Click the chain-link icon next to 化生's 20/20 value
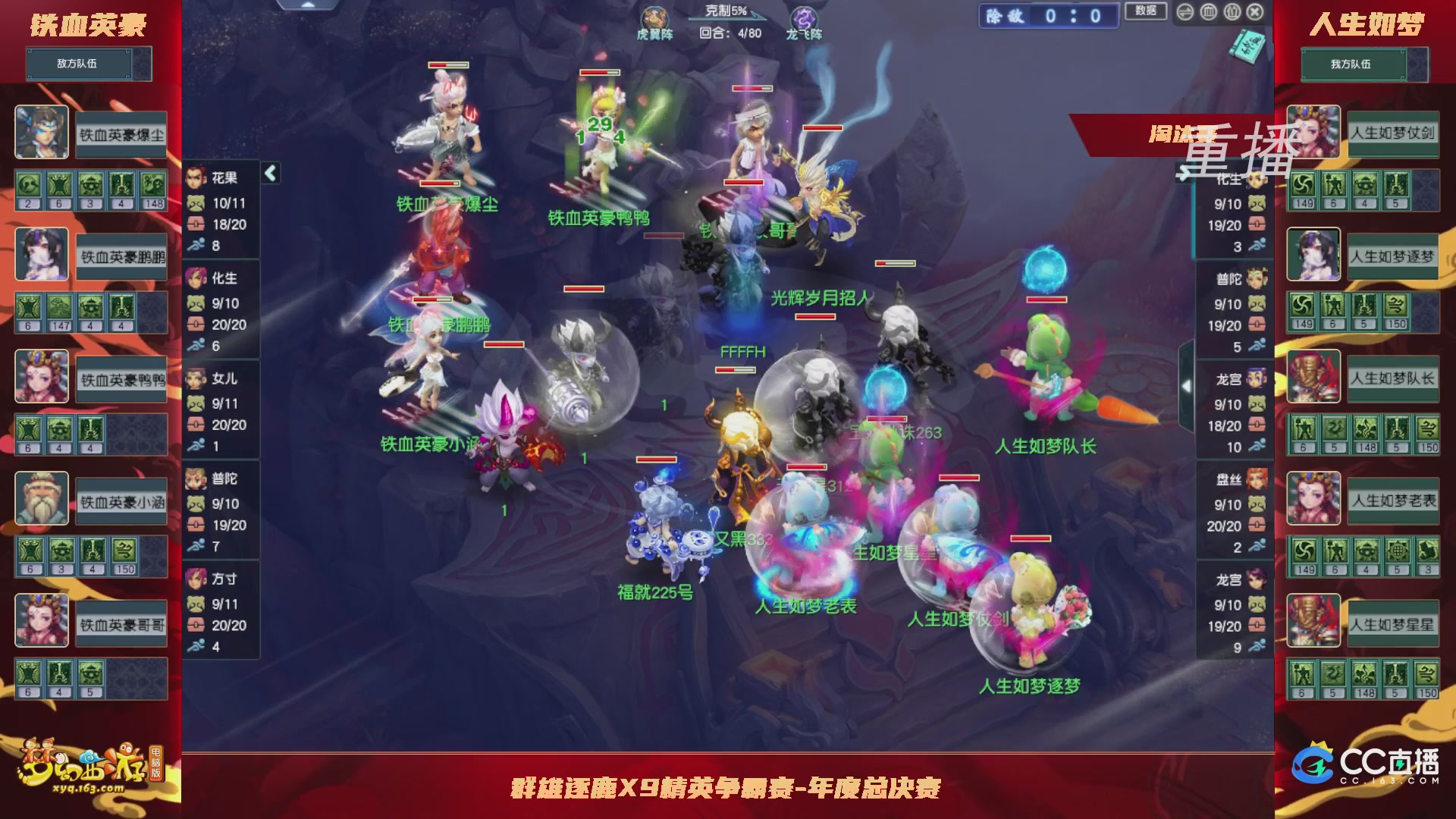This screenshot has height=819, width=1456. [196, 325]
